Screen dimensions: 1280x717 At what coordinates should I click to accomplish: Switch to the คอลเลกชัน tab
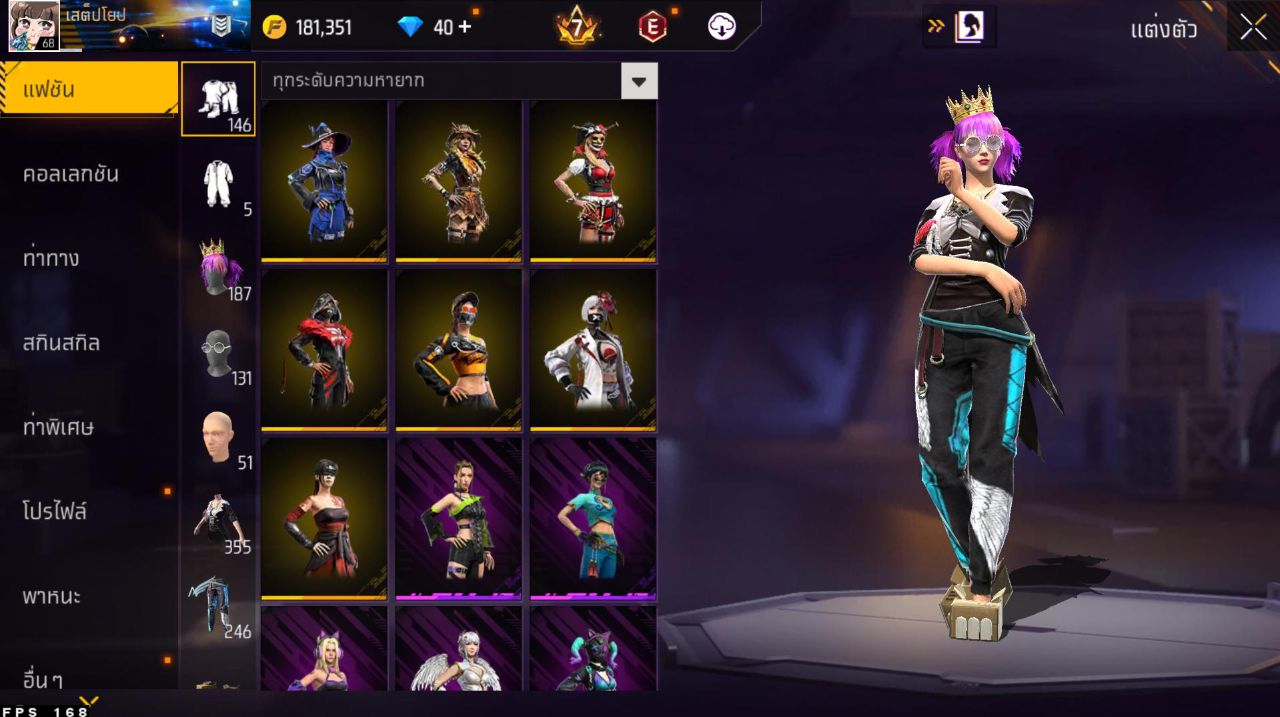[x=70, y=174]
